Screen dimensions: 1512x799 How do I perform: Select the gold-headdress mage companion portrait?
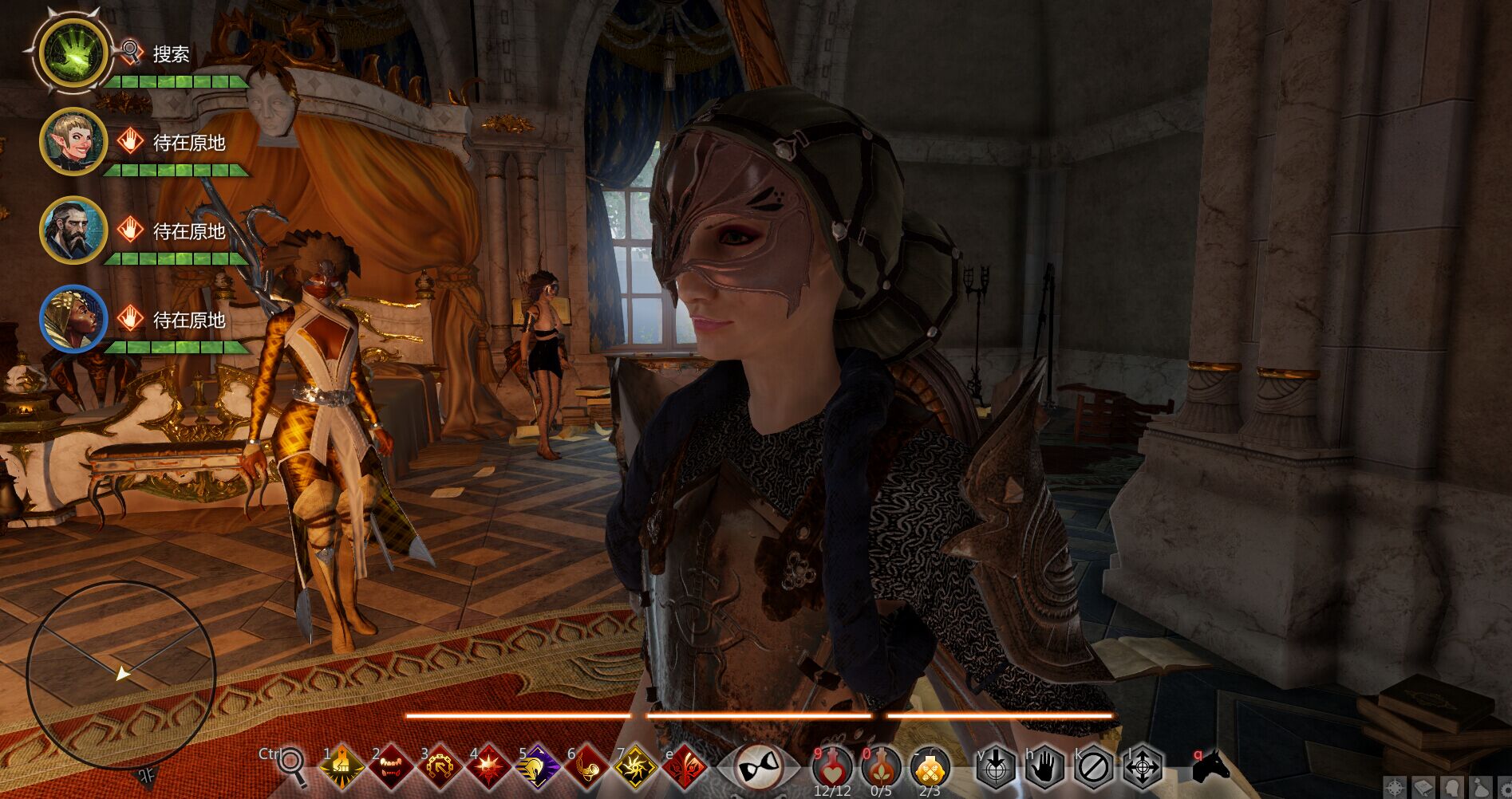click(73, 319)
